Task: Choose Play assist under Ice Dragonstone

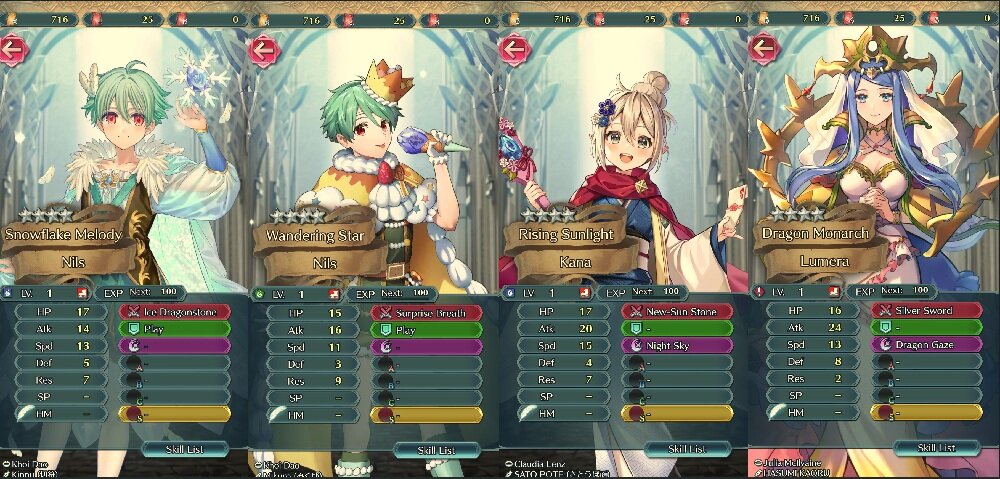Action: click(175, 328)
